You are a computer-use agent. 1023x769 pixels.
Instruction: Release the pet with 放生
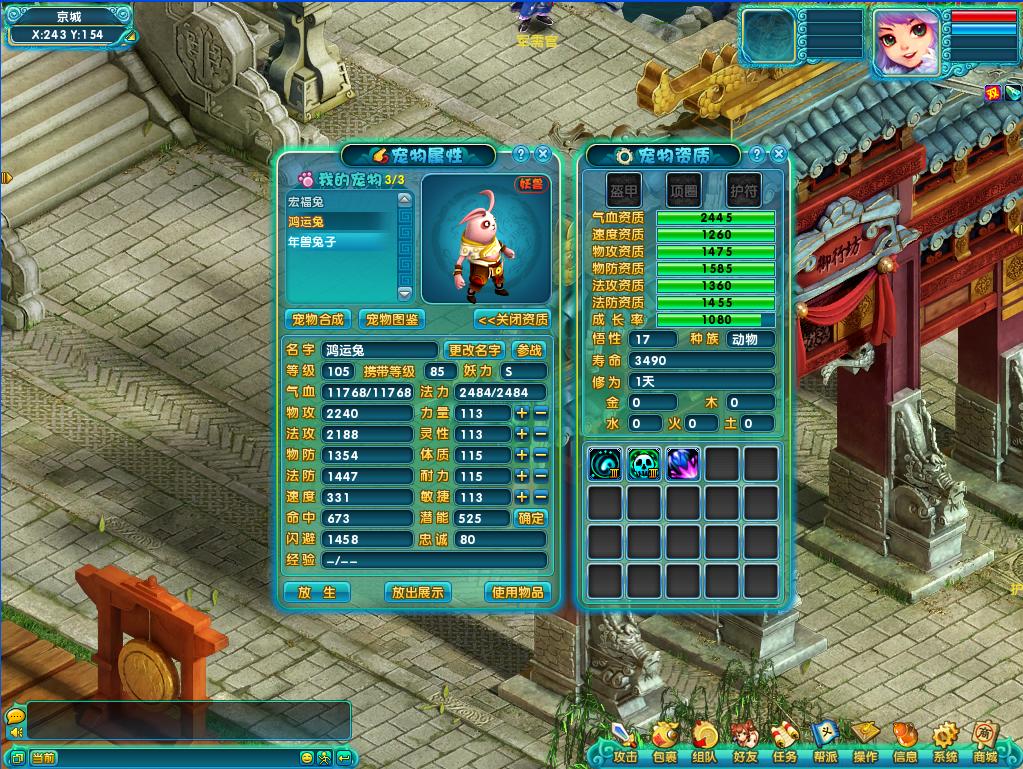tap(318, 592)
